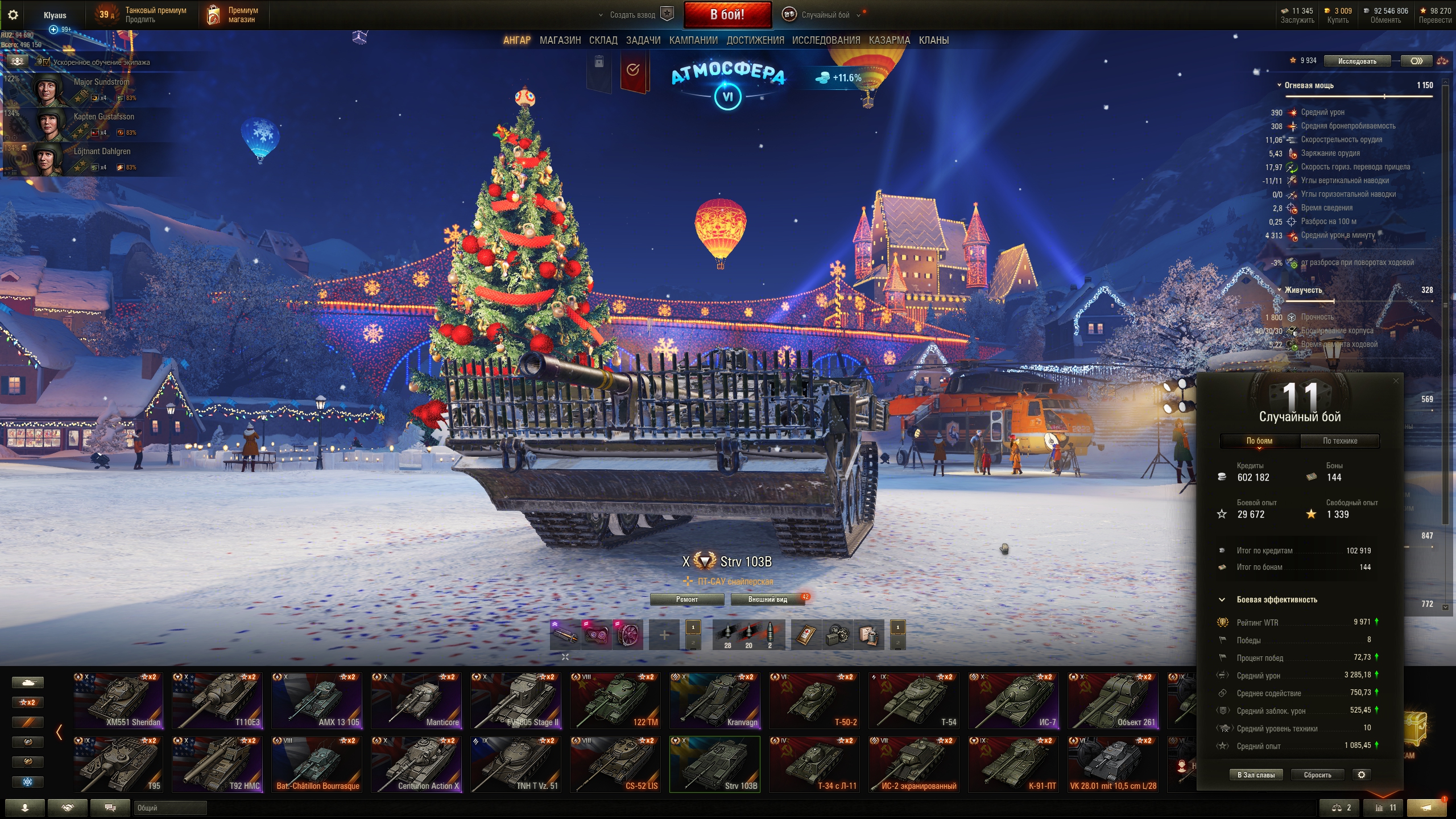1456x819 pixels.
Task: Click the Сбросить button in session stats
Action: click(x=1317, y=775)
